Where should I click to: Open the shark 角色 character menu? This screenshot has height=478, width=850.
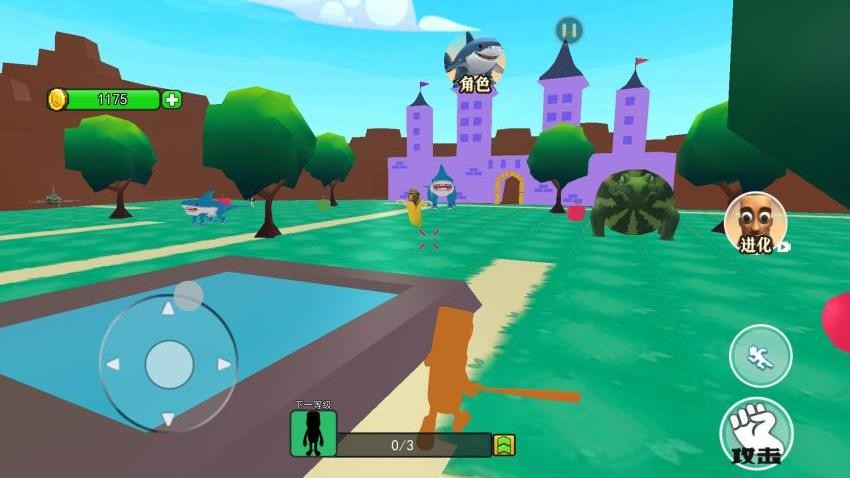click(474, 62)
